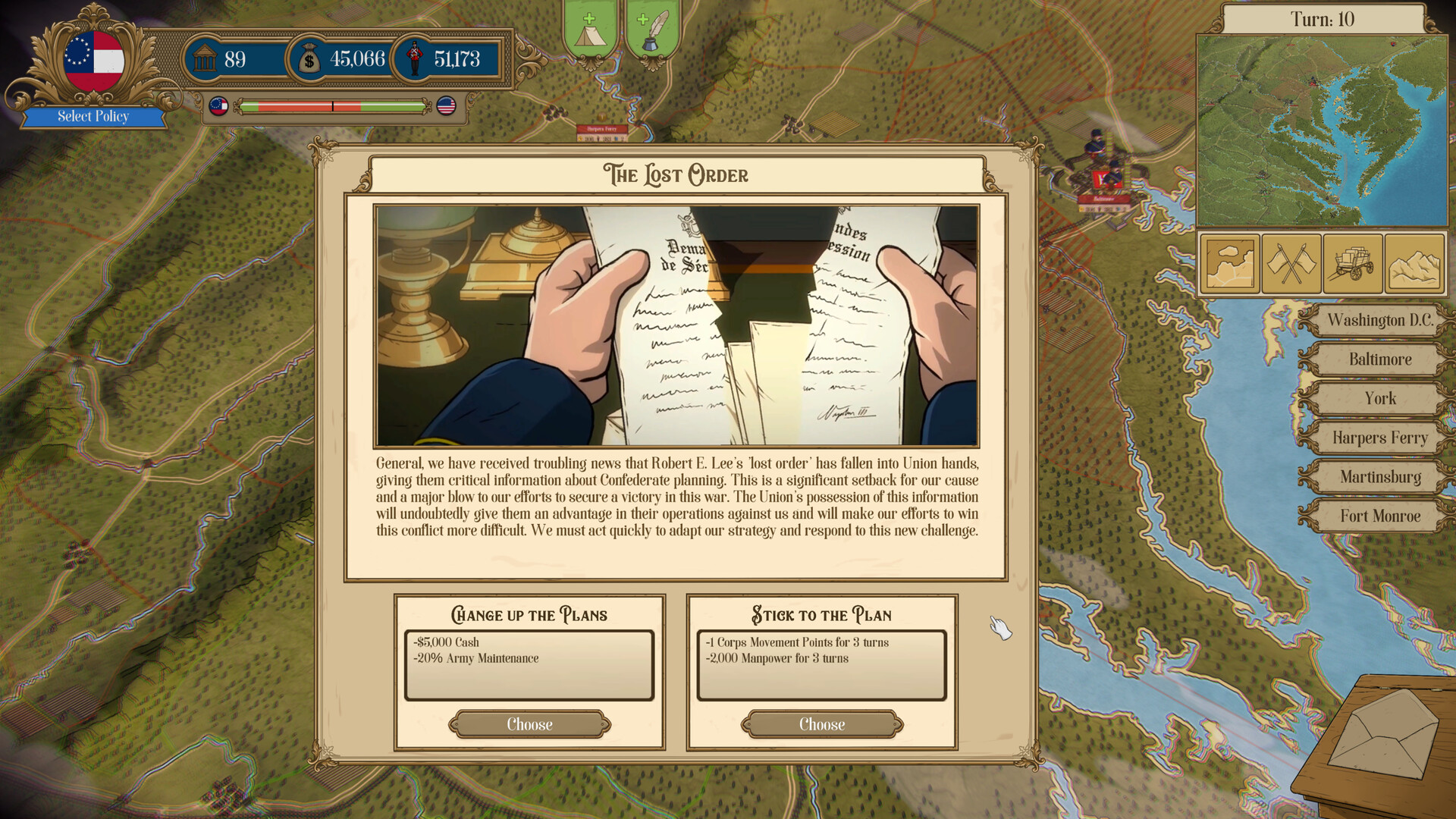Choose the Stick to the Plan option

pyautogui.click(x=821, y=724)
